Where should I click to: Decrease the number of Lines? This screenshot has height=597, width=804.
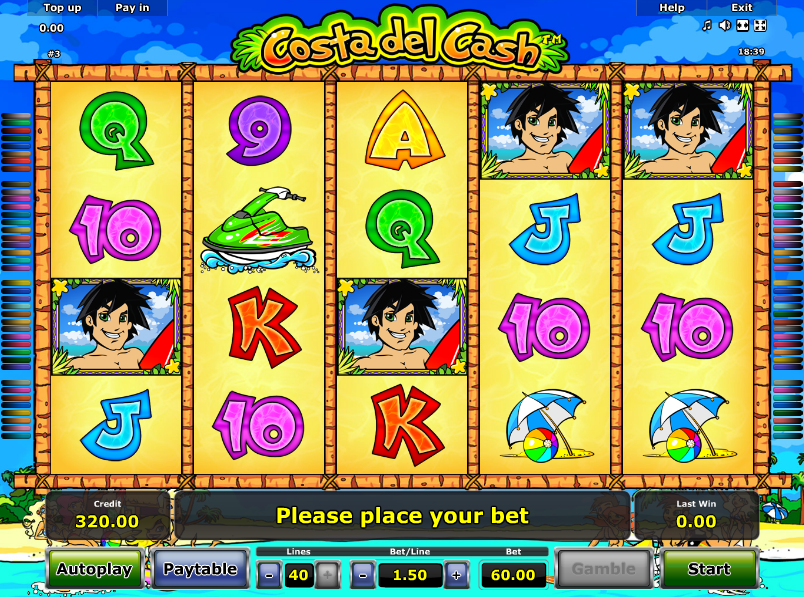pyautogui.click(x=270, y=574)
